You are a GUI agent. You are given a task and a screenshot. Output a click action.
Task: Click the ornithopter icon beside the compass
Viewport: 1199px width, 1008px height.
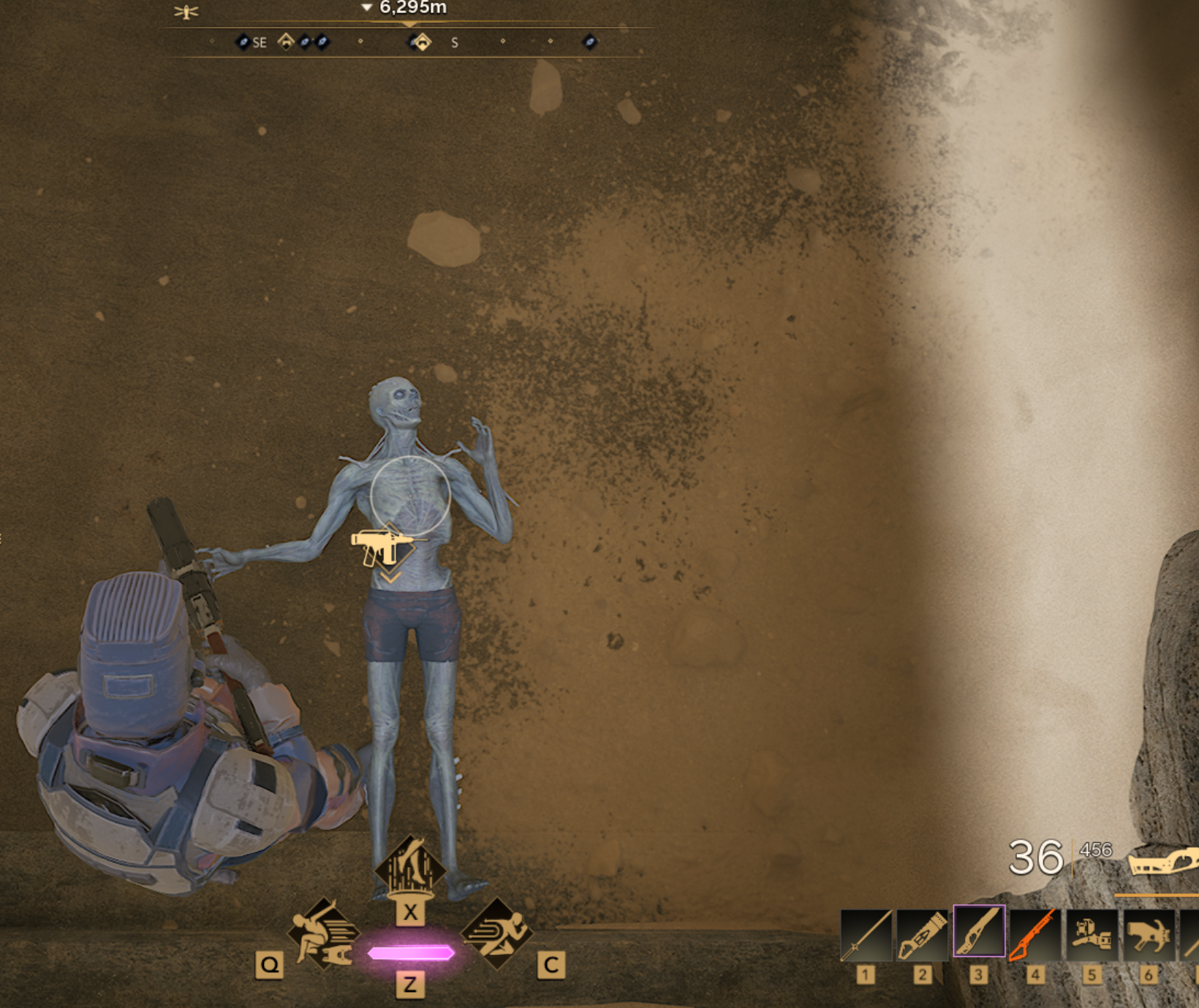[x=186, y=12]
